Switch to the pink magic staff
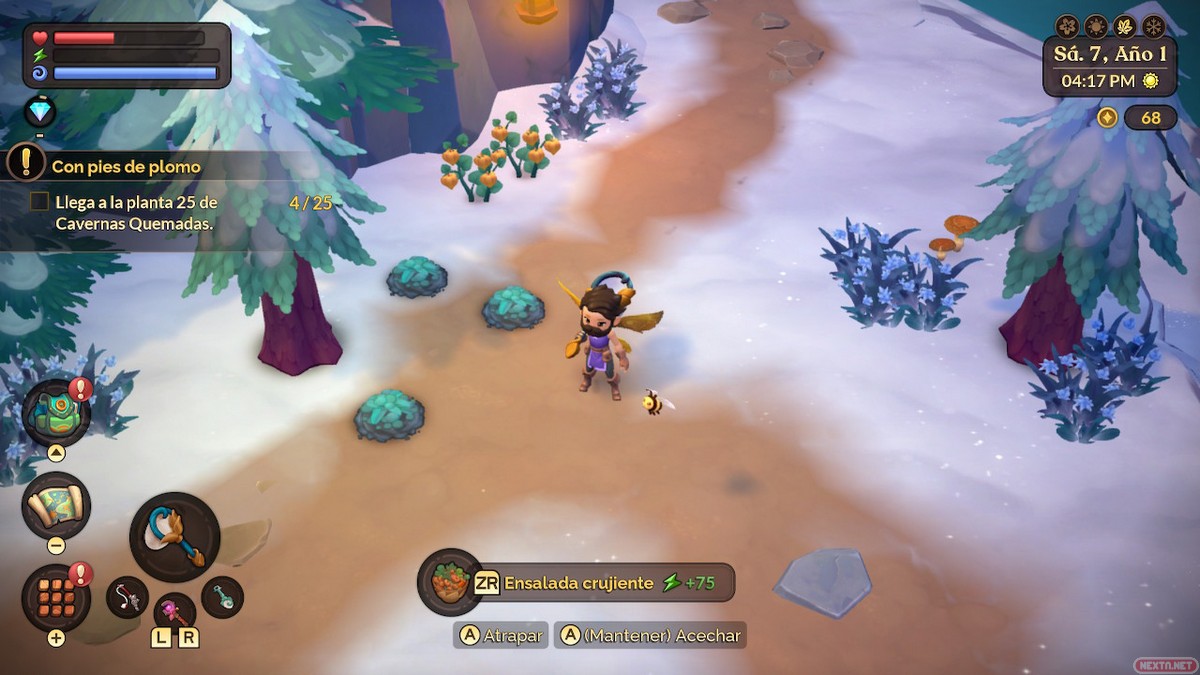Screen dimensions: 1200x675 (x=174, y=610)
